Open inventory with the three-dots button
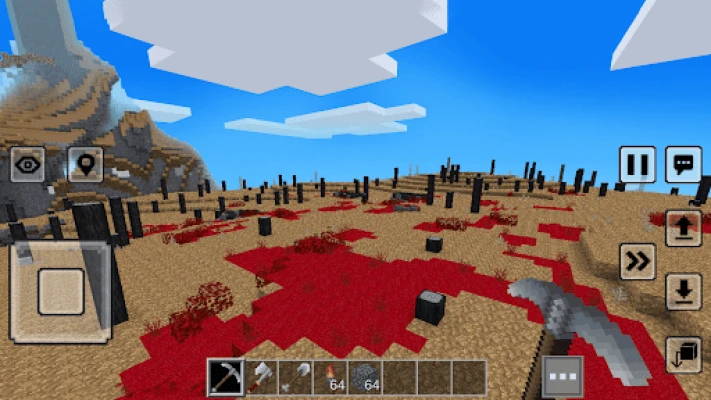This screenshot has width=711, height=400. click(x=562, y=378)
